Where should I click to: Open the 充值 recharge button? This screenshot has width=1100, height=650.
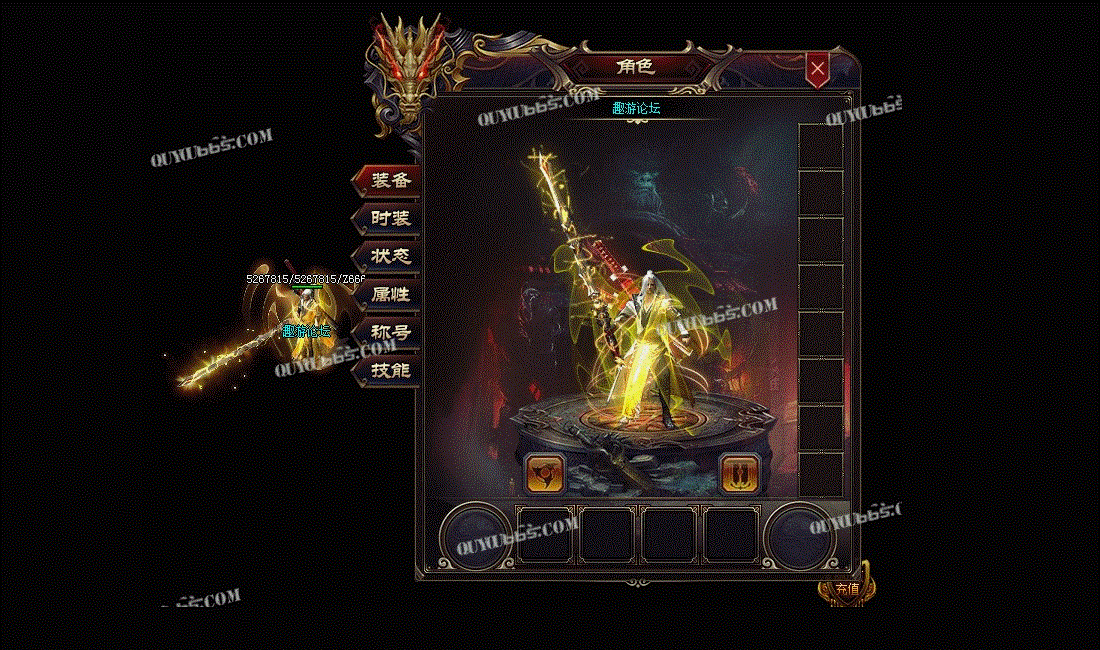[x=846, y=589]
